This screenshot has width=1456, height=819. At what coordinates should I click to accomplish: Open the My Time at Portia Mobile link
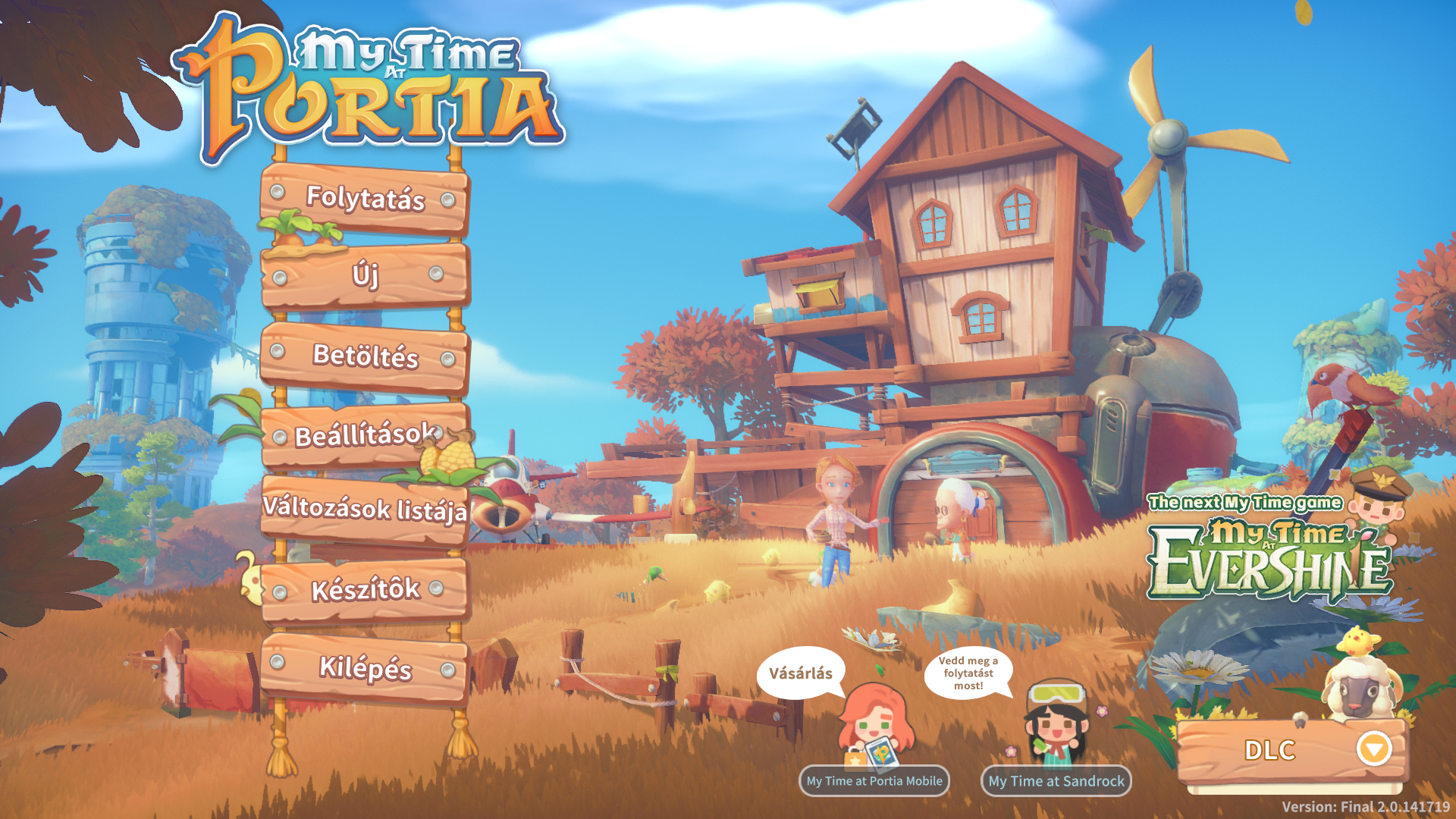(874, 781)
